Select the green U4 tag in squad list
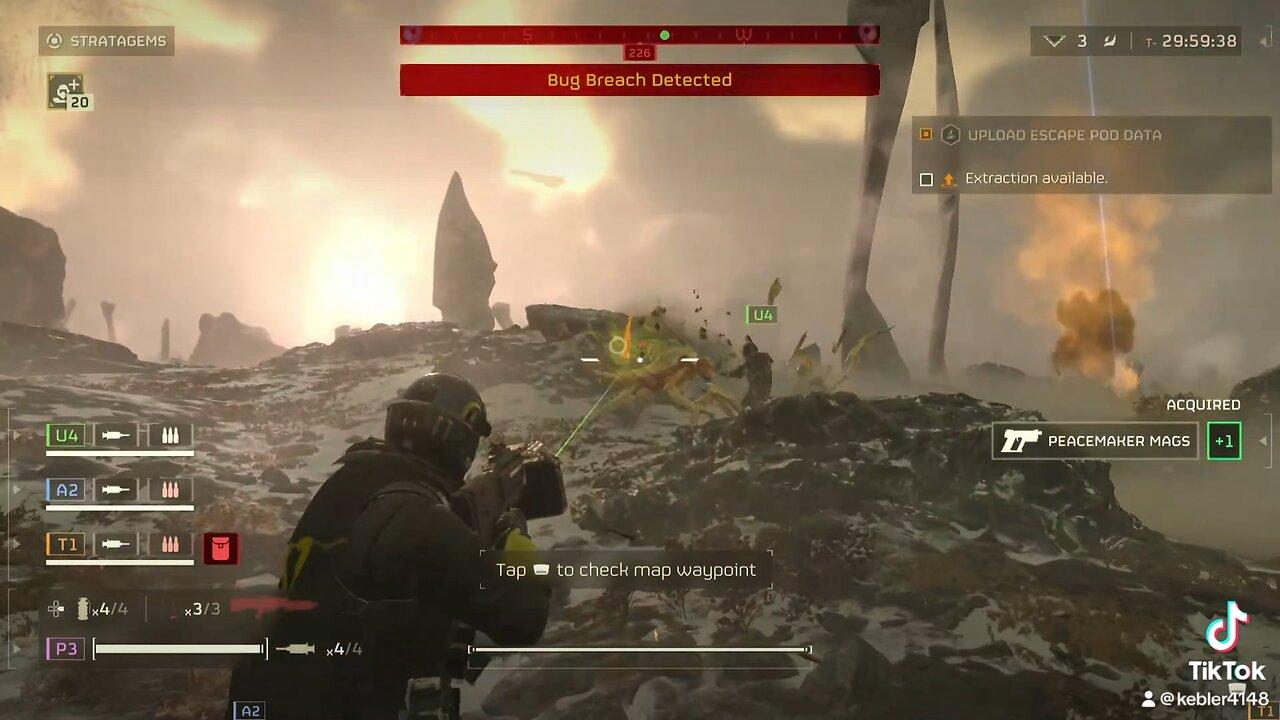 click(x=67, y=436)
